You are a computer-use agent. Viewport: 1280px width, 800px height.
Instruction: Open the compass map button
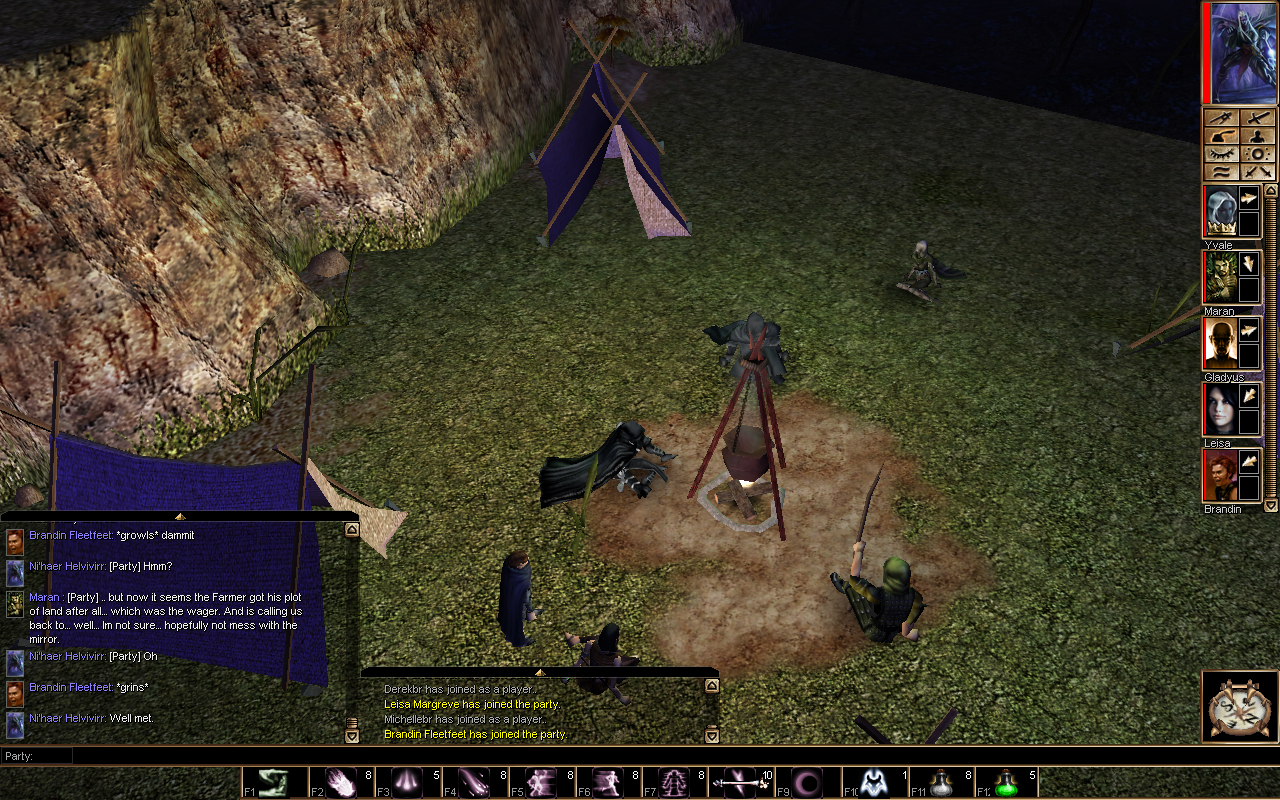pos(1240,707)
